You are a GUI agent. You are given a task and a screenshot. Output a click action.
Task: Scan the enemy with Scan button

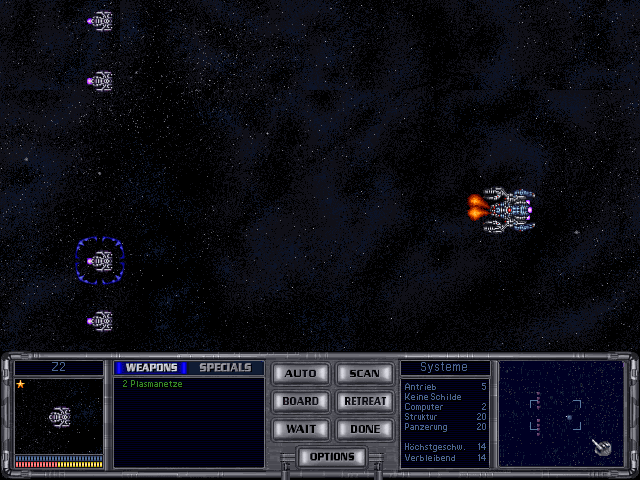pos(364,374)
